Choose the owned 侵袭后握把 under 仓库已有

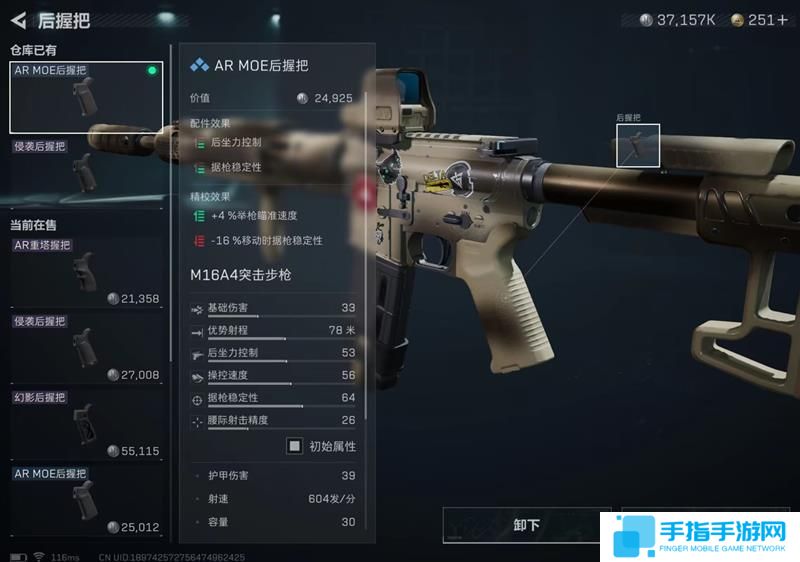86,172
